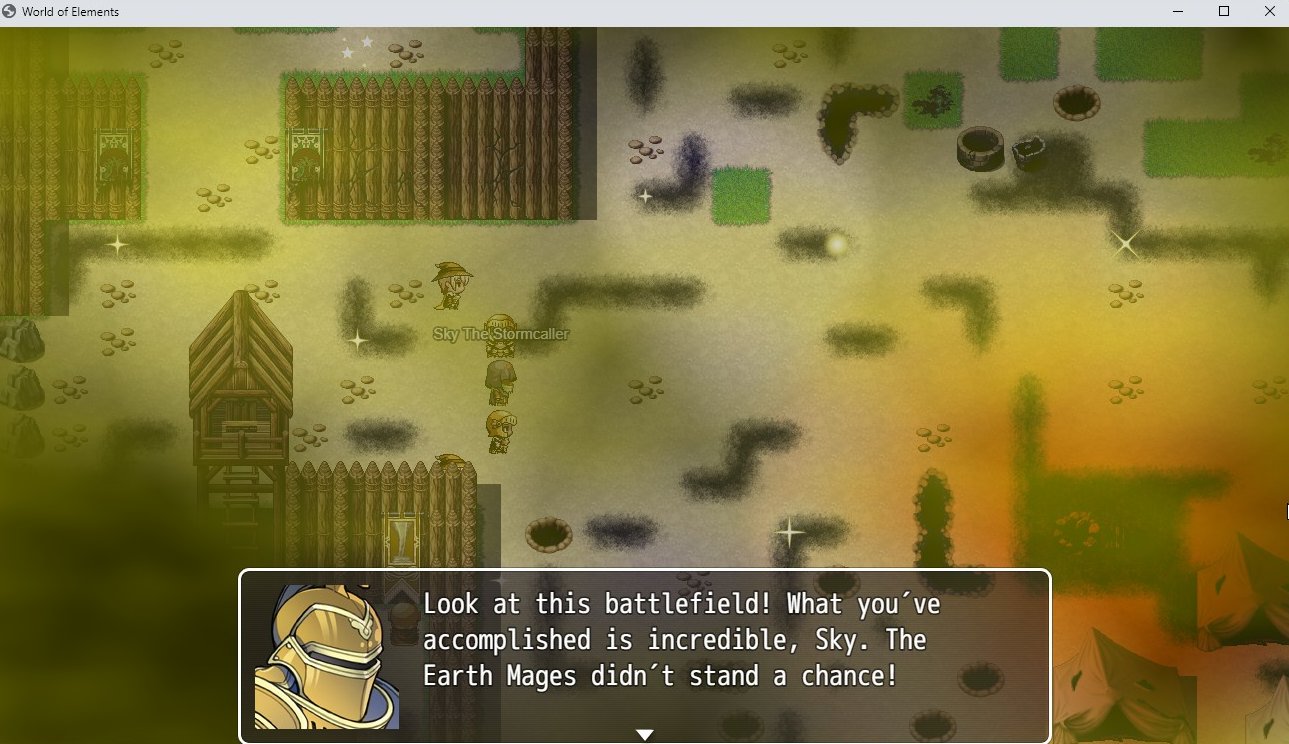Advance dialogue with the white continue arrow

pyautogui.click(x=645, y=735)
